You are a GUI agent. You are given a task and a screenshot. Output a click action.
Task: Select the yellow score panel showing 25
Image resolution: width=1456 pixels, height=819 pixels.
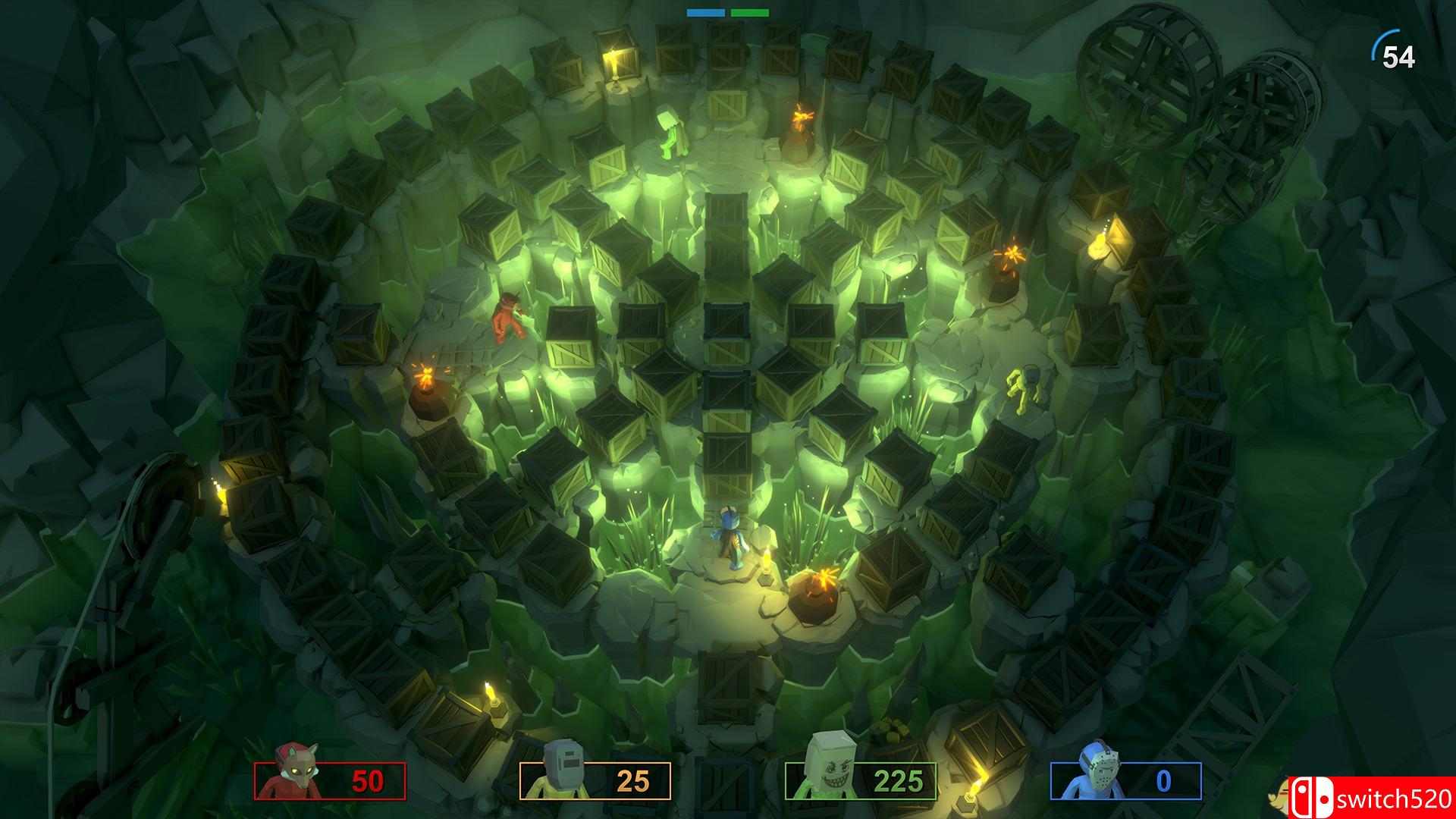pyautogui.click(x=594, y=780)
